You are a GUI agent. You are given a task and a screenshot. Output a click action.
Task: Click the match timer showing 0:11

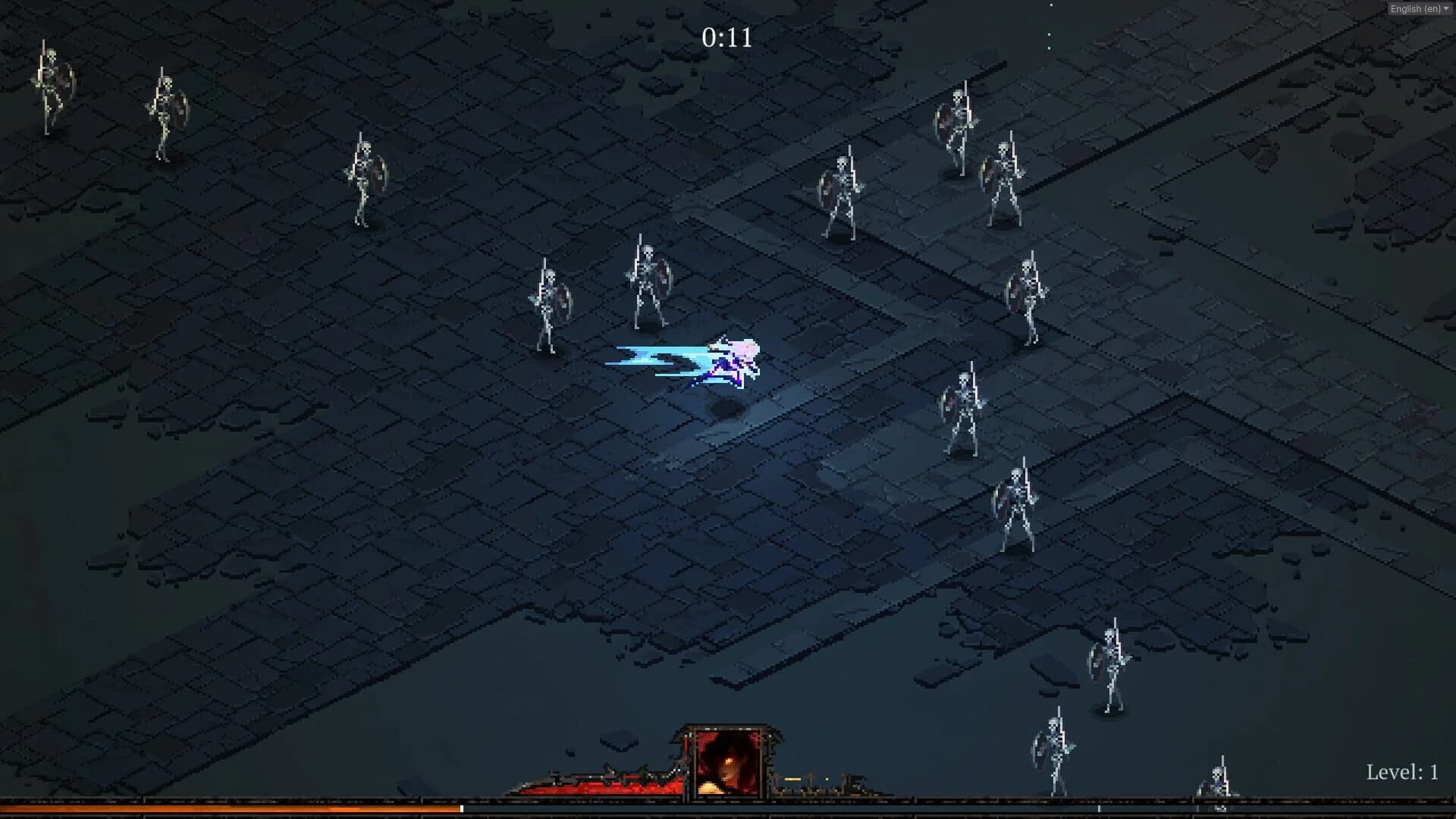pos(726,36)
